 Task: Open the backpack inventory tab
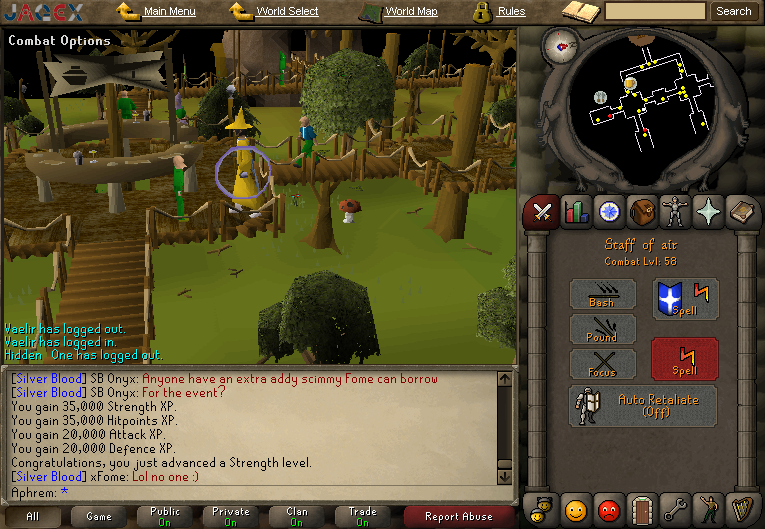643,211
